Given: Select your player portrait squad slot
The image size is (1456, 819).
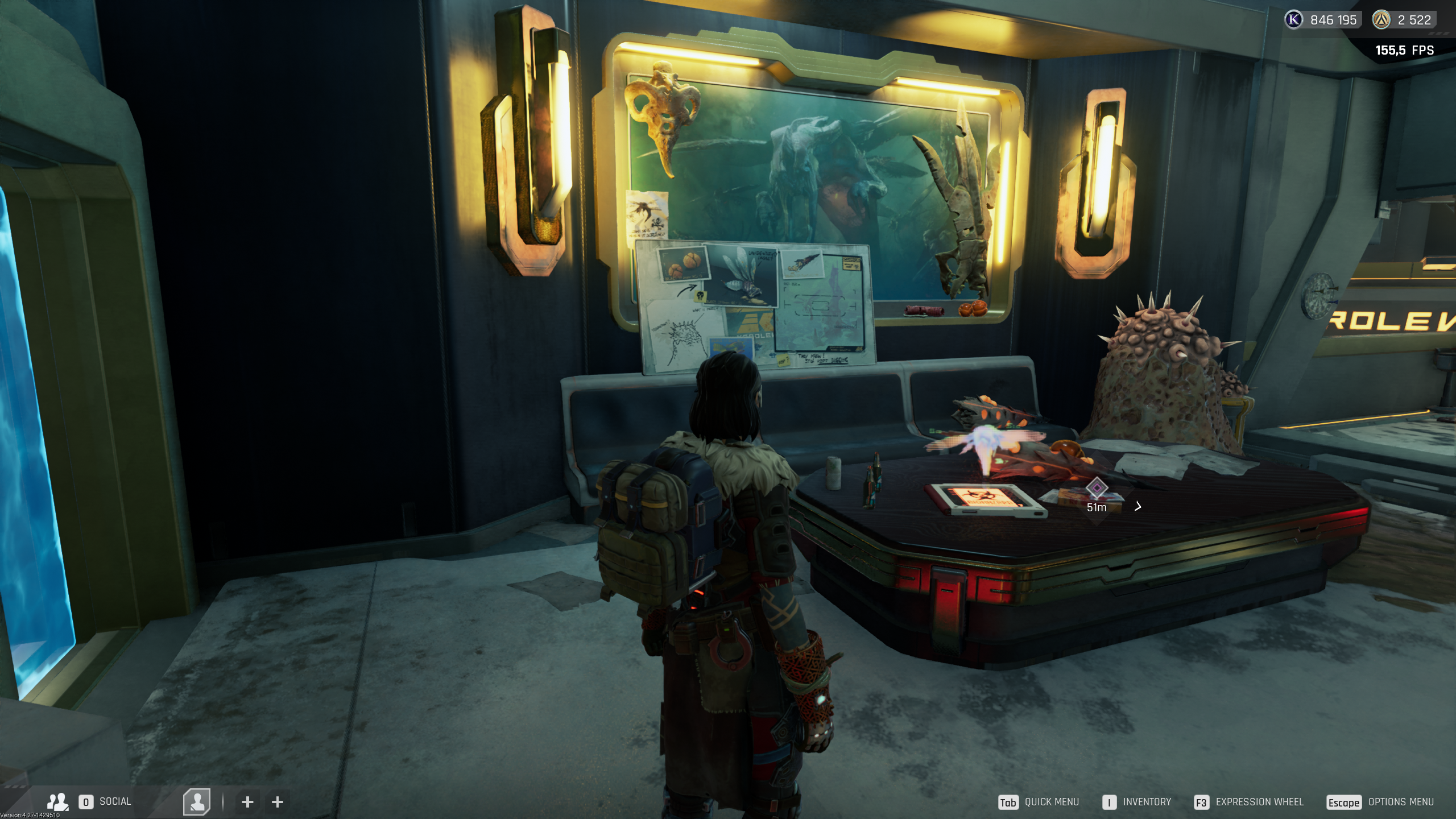Looking at the screenshot, I should (197, 802).
